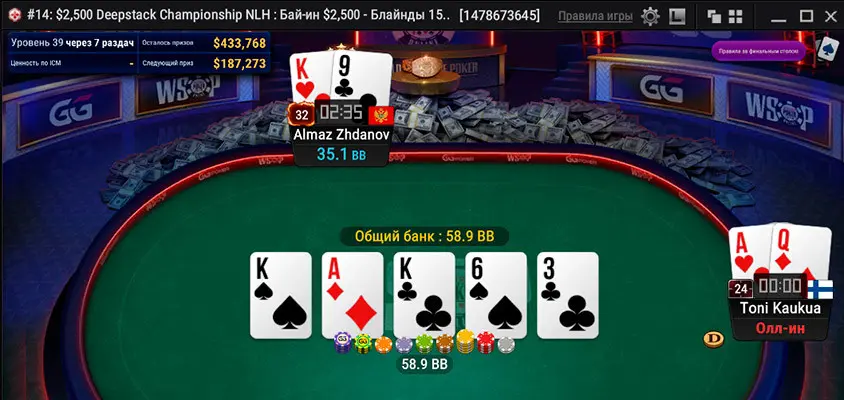Viewport: 844px width, 400px height.
Task: Open the tournament info panel with prizes
Action: [x=139, y=53]
